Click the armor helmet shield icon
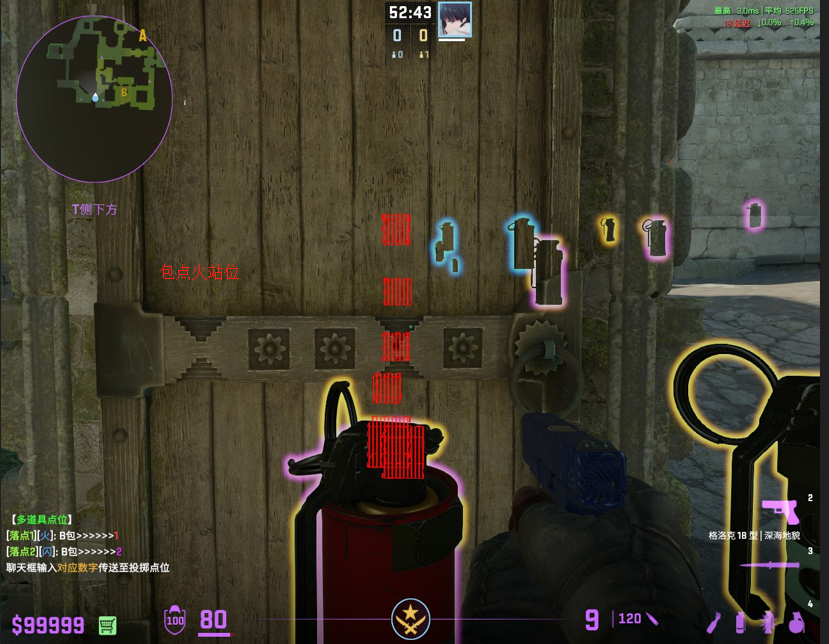Image resolution: width=829 pixels, height=644 pixels. 175,621
